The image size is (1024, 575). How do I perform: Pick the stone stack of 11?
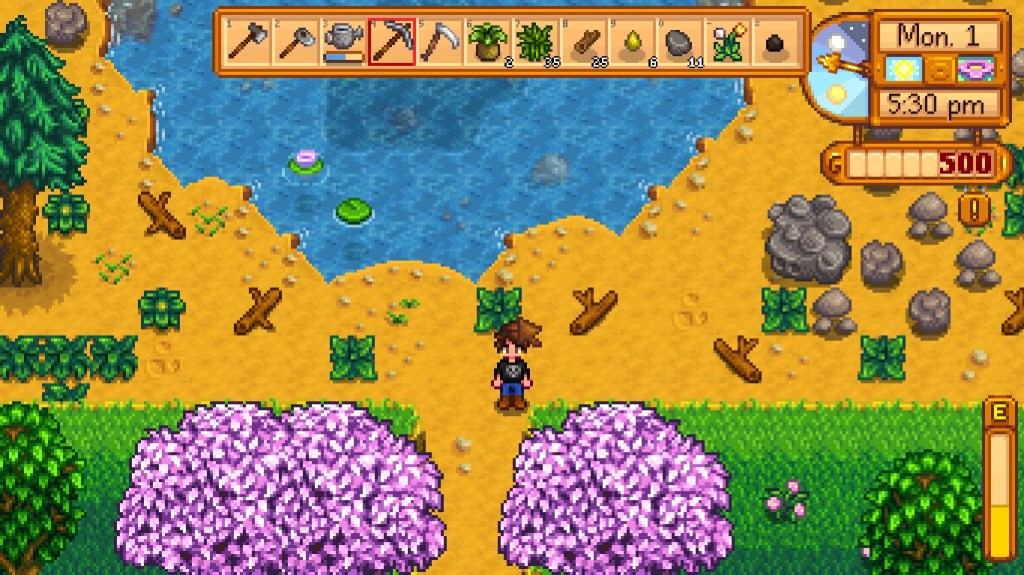678,42
